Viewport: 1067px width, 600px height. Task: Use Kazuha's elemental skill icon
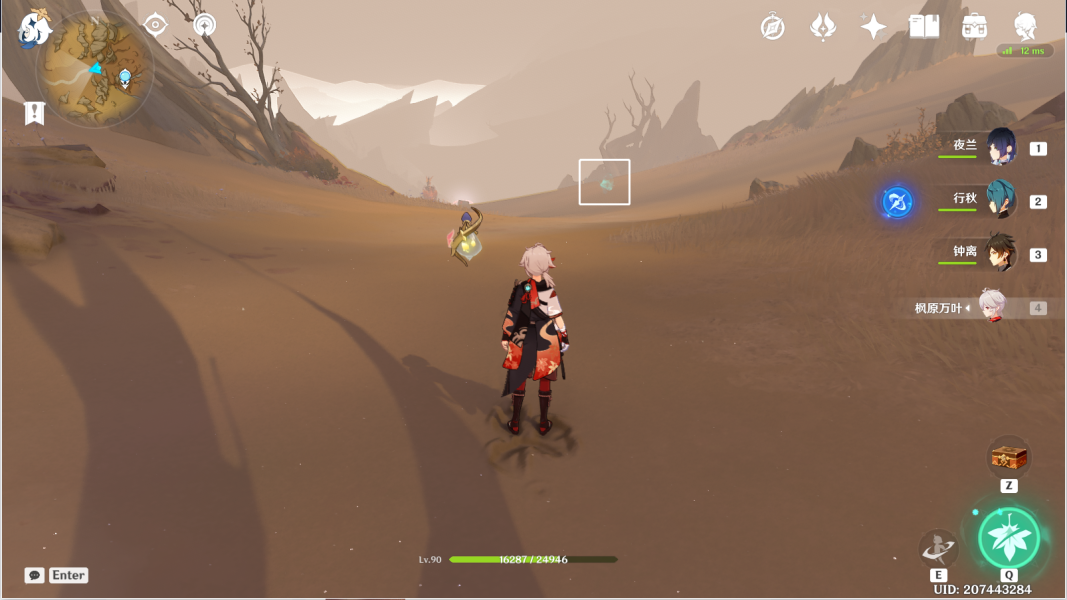pyautogui.click(x=938, y=548)
